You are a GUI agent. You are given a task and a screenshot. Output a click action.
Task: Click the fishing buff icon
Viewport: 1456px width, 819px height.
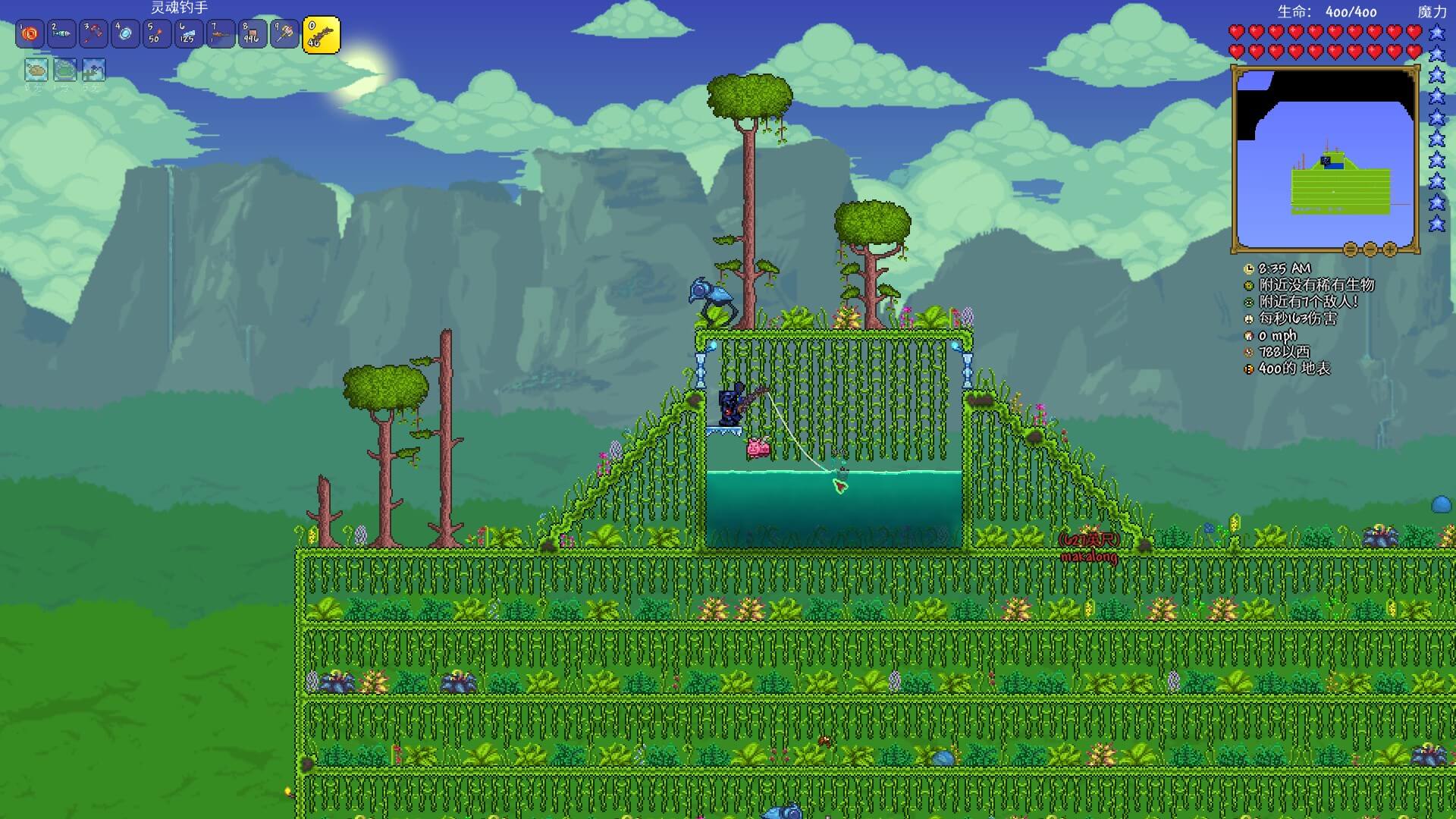point(94,70)
